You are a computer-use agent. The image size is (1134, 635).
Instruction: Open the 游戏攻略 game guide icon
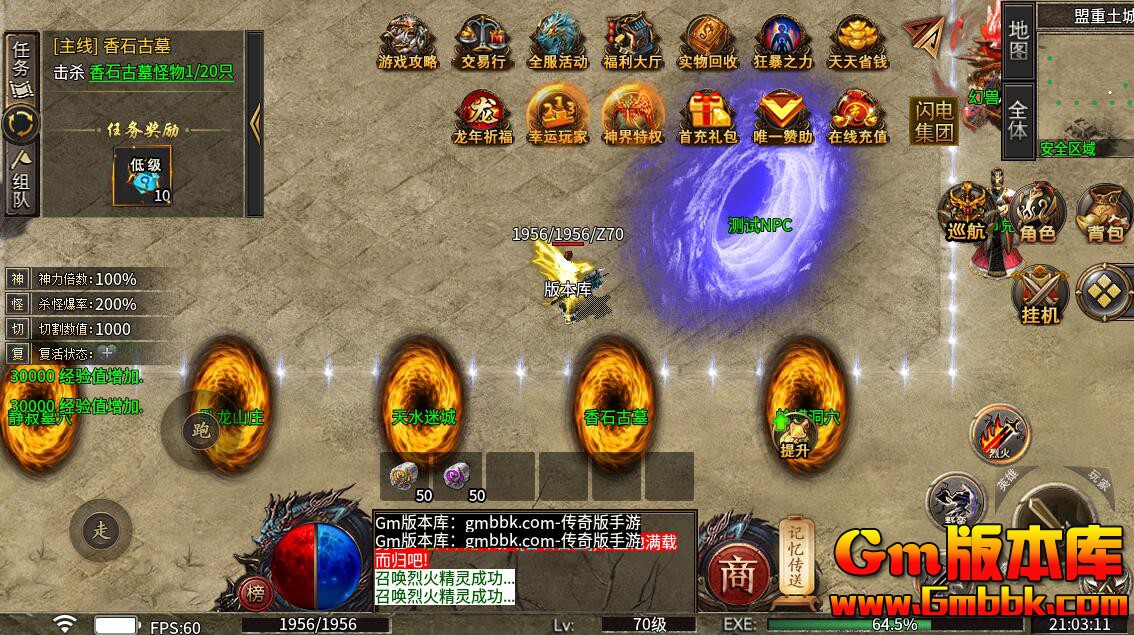(x=407, y=42)
